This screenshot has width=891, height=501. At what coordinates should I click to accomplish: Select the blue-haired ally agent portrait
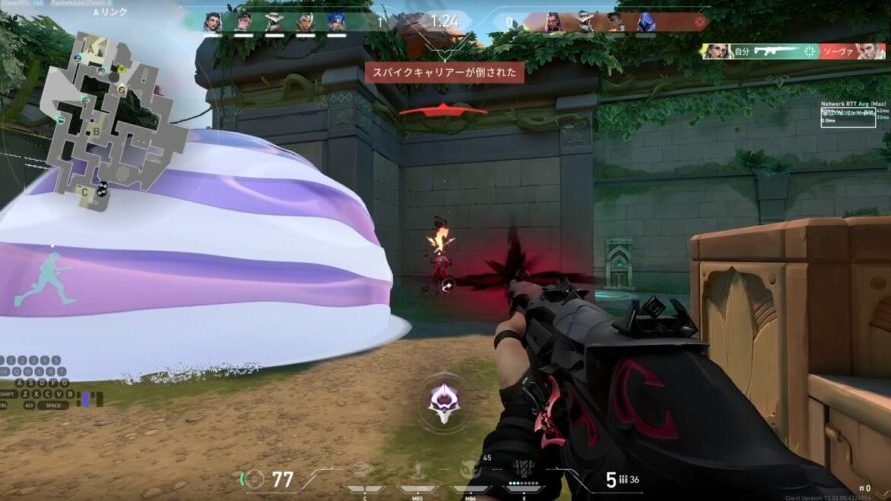pyautogui.click(x=335, y=21)
